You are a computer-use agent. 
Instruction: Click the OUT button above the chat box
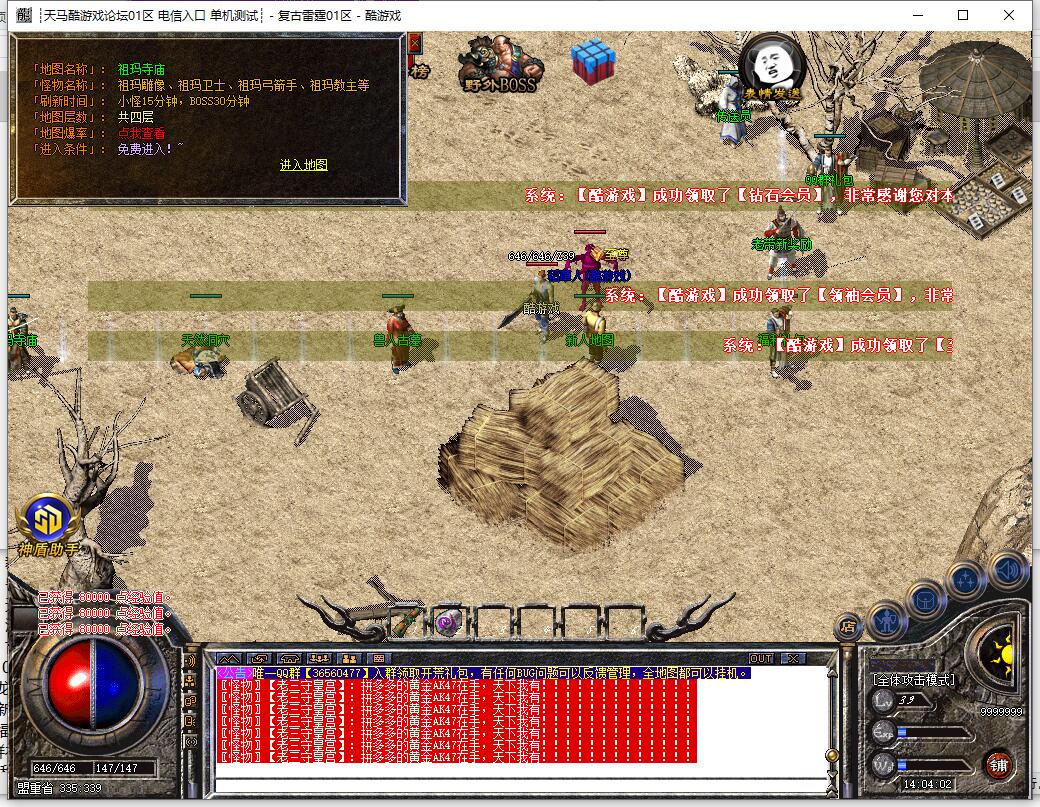761,658
